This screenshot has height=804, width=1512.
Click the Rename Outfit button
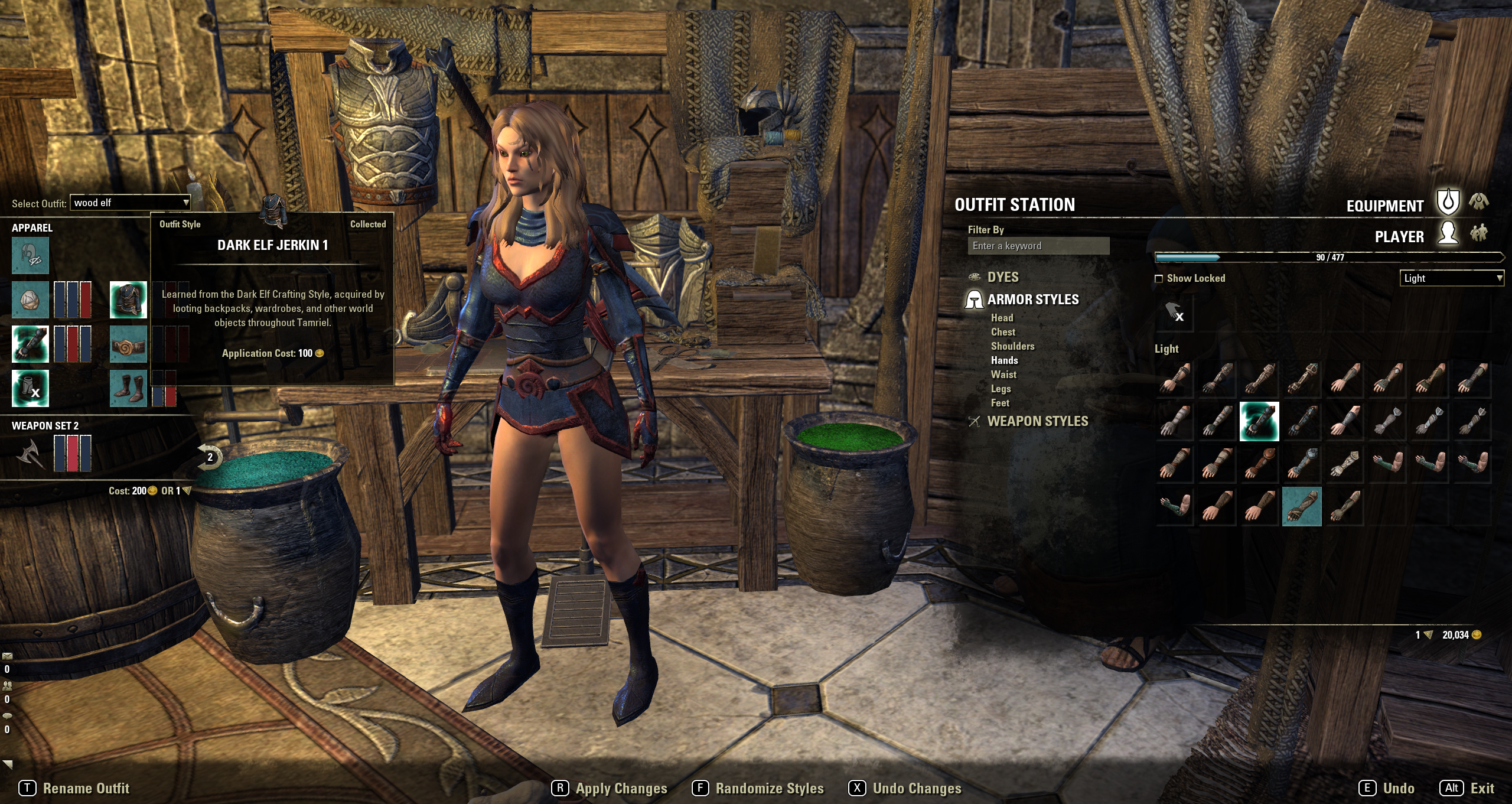[x=86, y=789]
